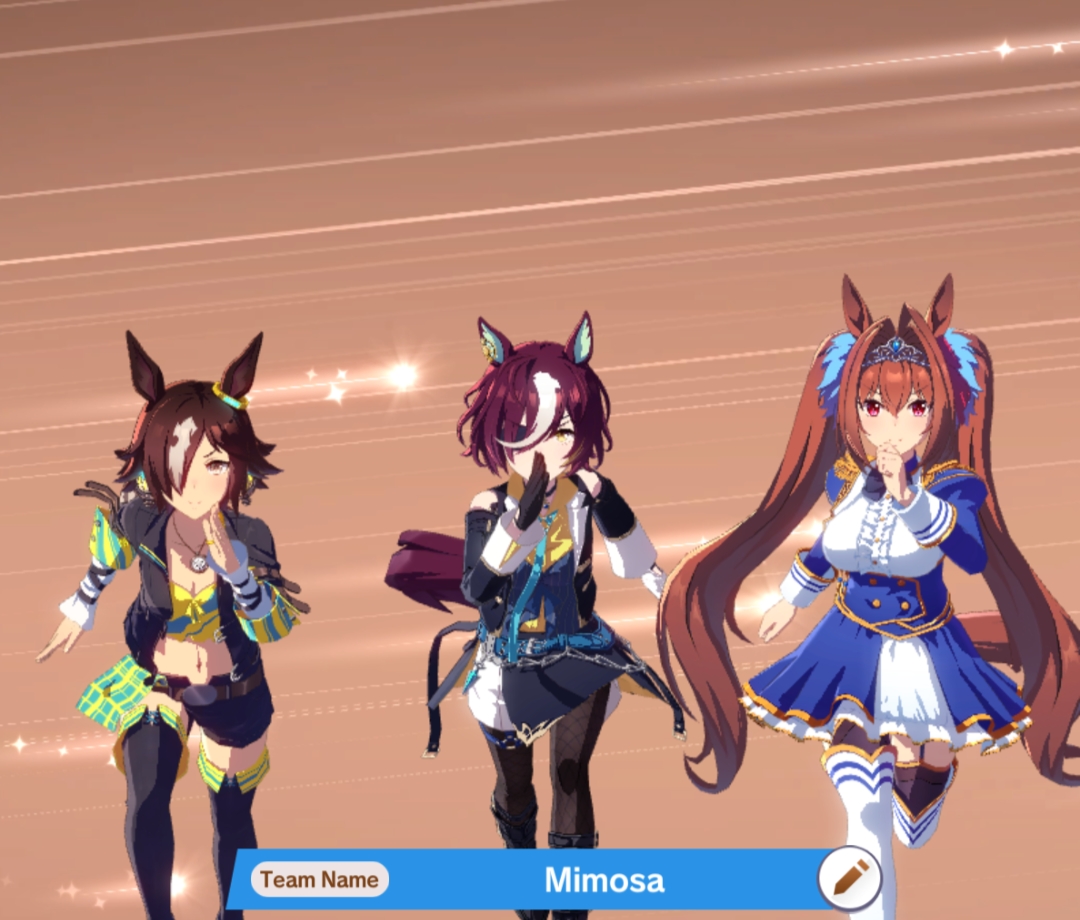
Task: Click the pencil edit team name button
Action: point(849,878)
